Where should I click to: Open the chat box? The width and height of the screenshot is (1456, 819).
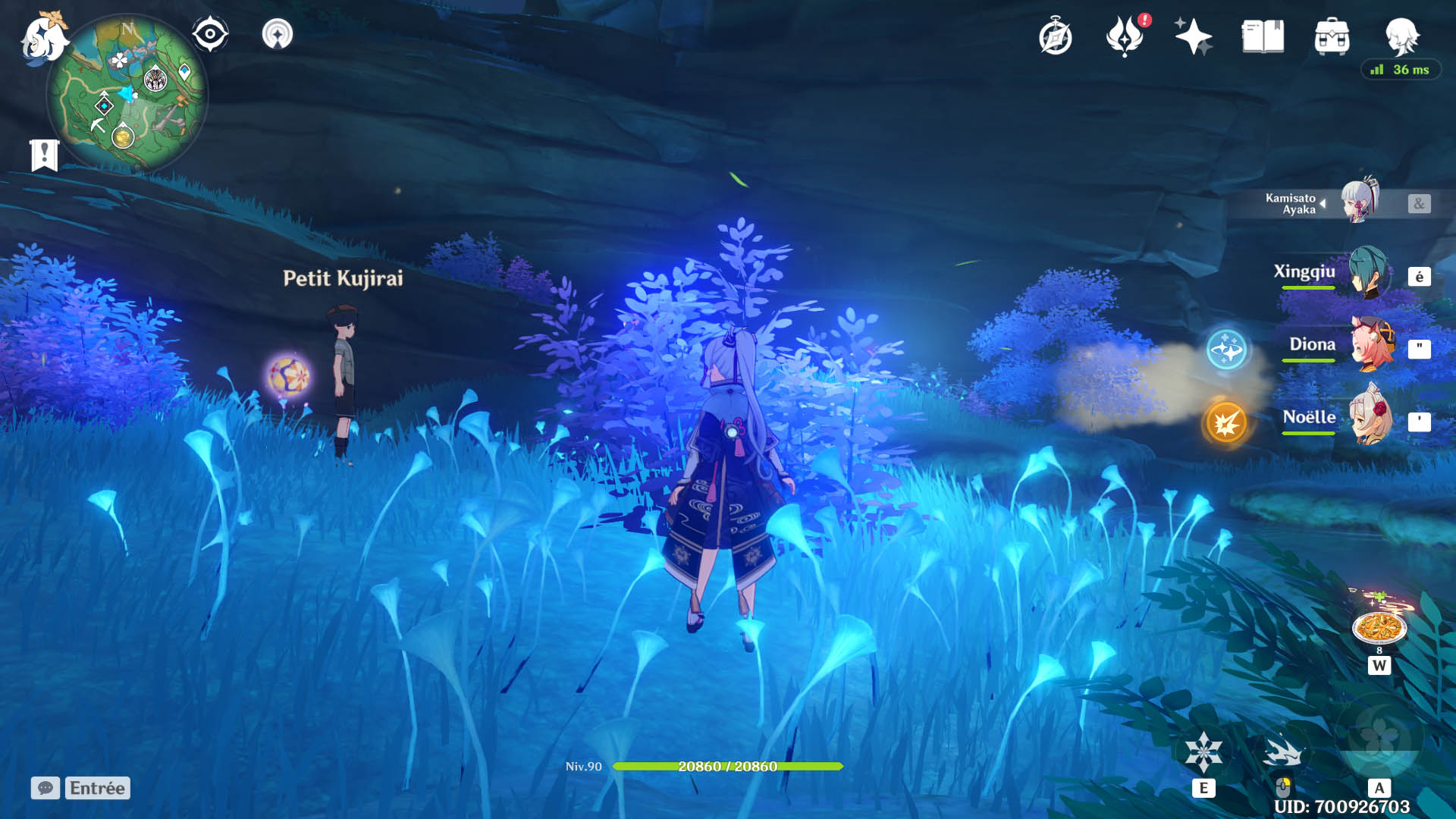45,788
